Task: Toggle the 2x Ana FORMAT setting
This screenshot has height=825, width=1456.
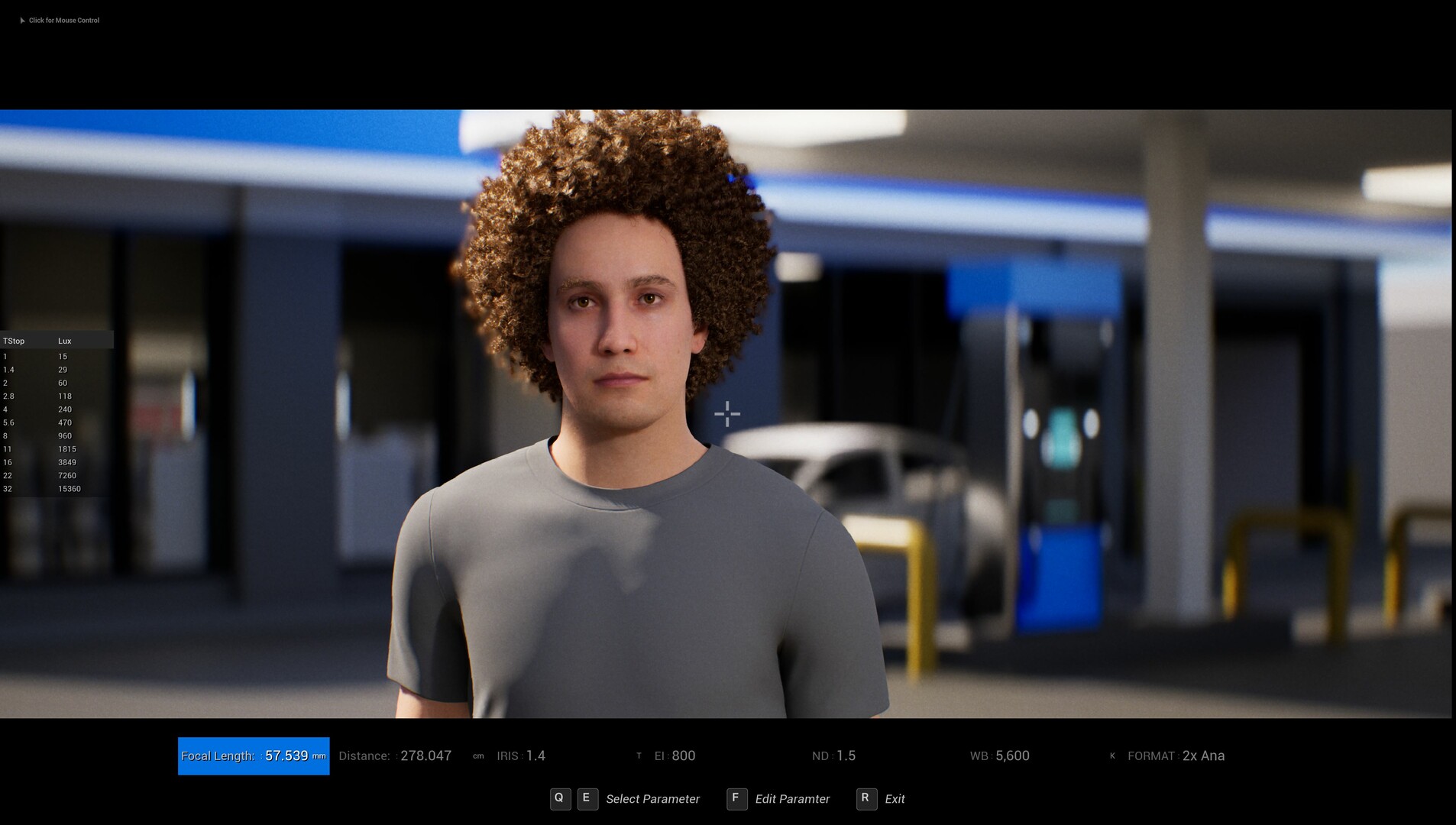Action: tap(1202, 755)
